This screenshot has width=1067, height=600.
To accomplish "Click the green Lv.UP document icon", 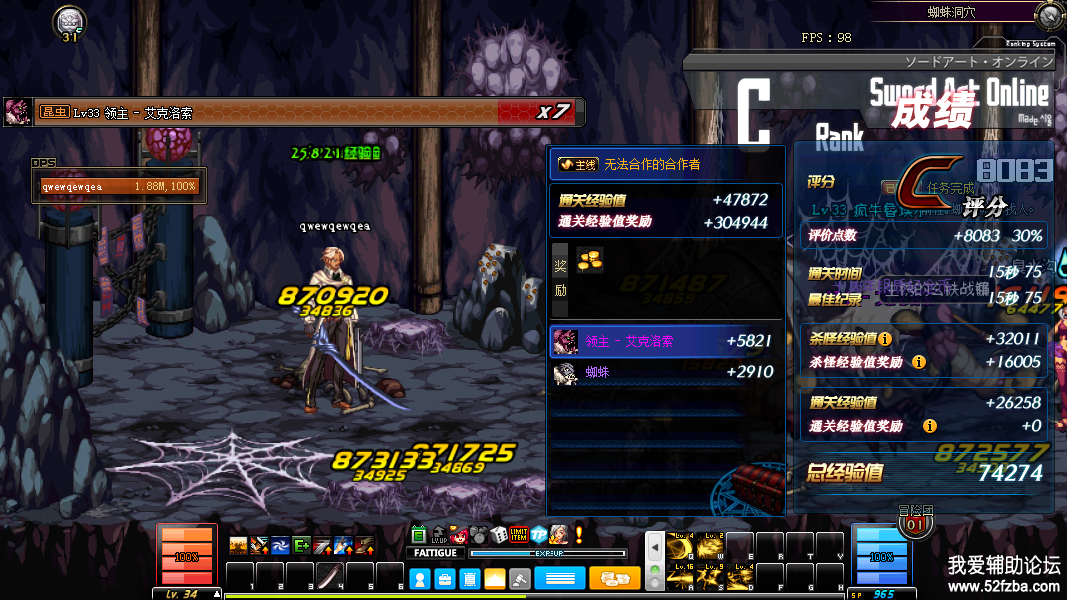I will click(x=419, y=535).
